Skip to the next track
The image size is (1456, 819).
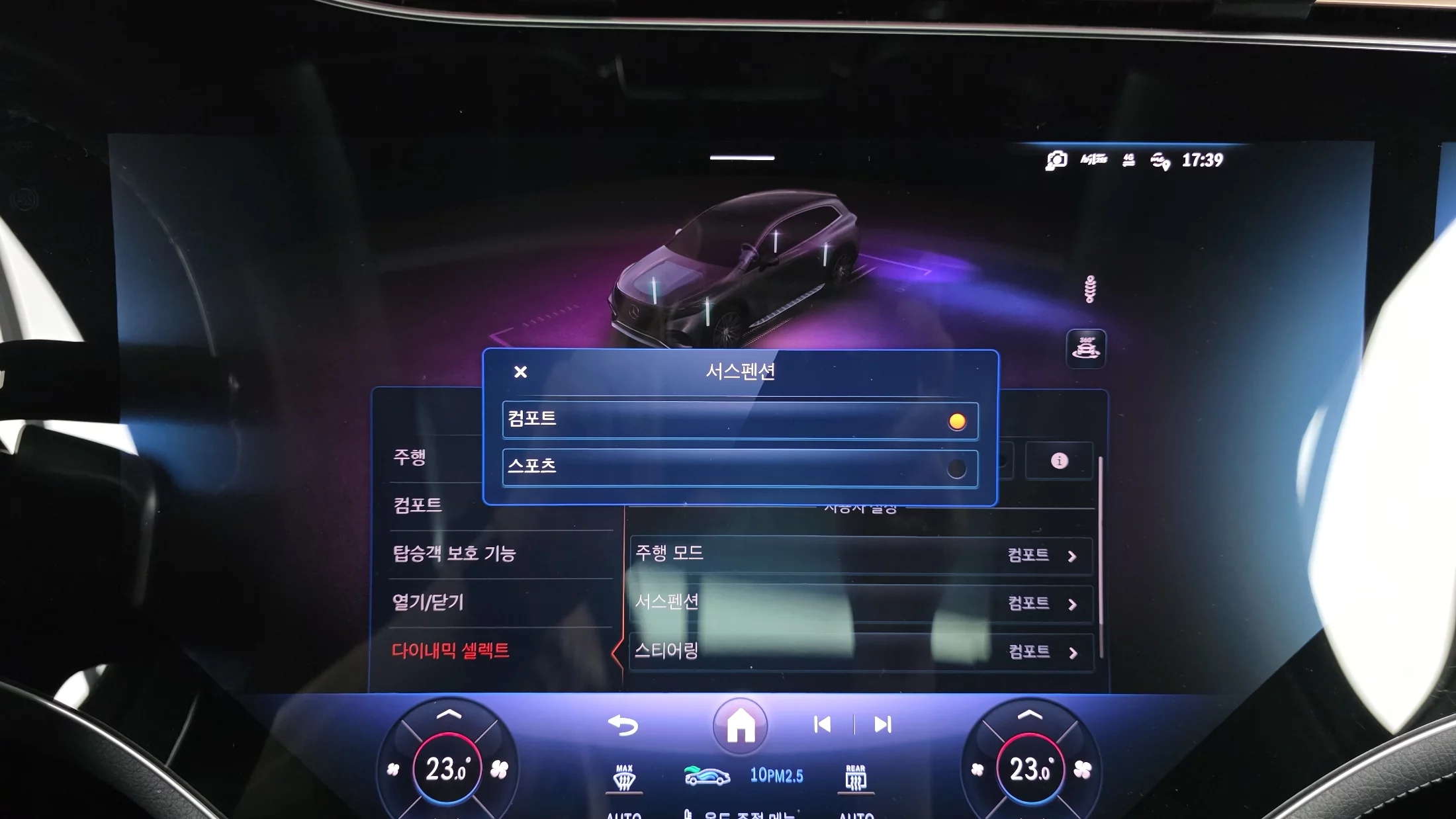pyautogui.click(x=883, y=725)
